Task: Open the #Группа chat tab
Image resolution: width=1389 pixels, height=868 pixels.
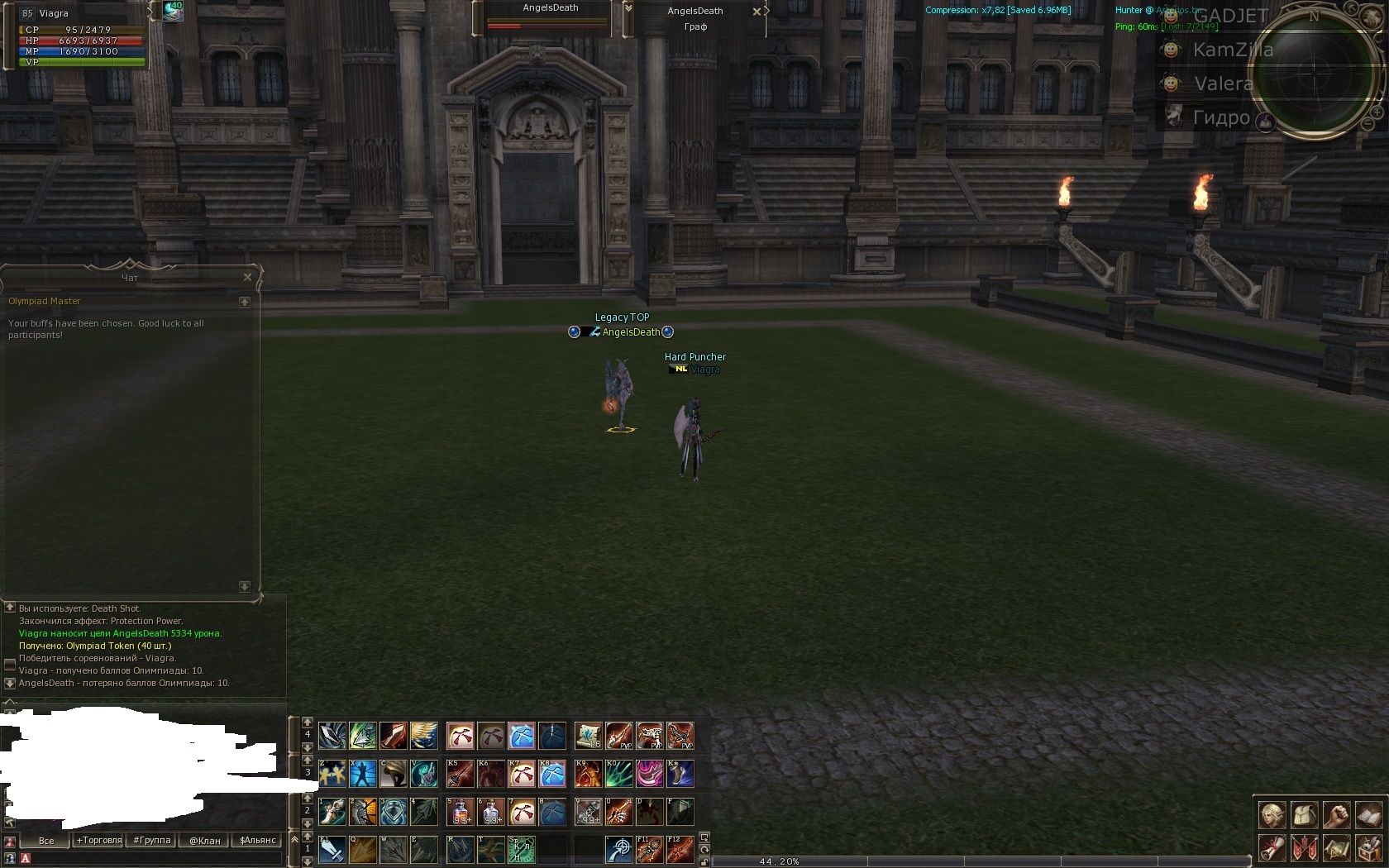Action: click(152, 841)
